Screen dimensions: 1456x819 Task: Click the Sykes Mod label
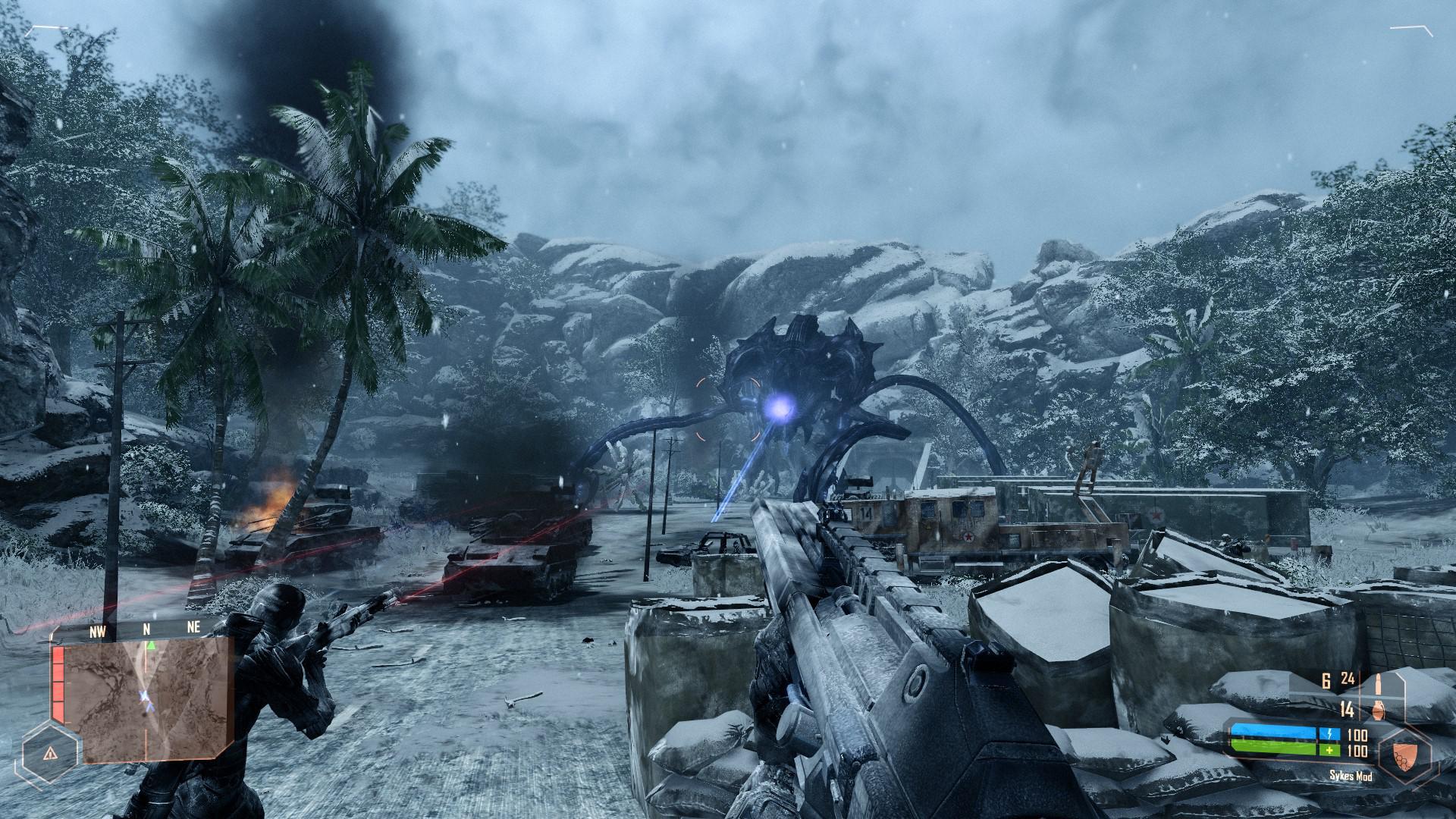click(1351, 777)
